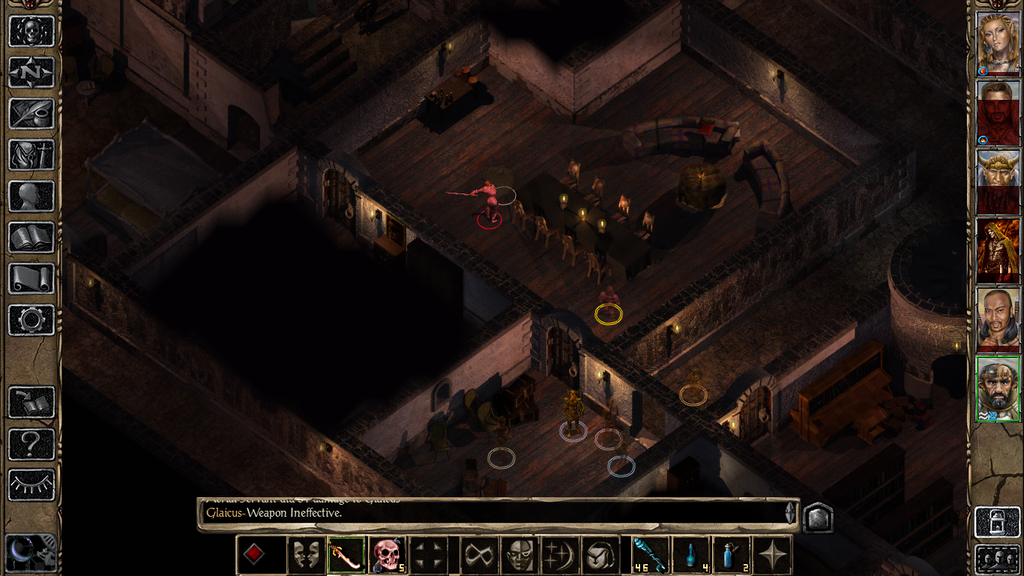Return to game via the skull button
Screen dimensions: 1024x576
[x=31, y=30]
